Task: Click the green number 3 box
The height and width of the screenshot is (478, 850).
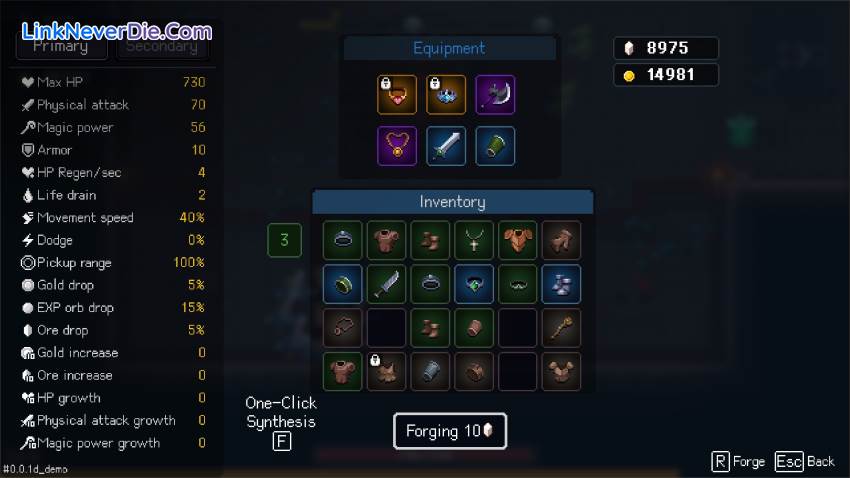Action: click(x=284, y=240)
